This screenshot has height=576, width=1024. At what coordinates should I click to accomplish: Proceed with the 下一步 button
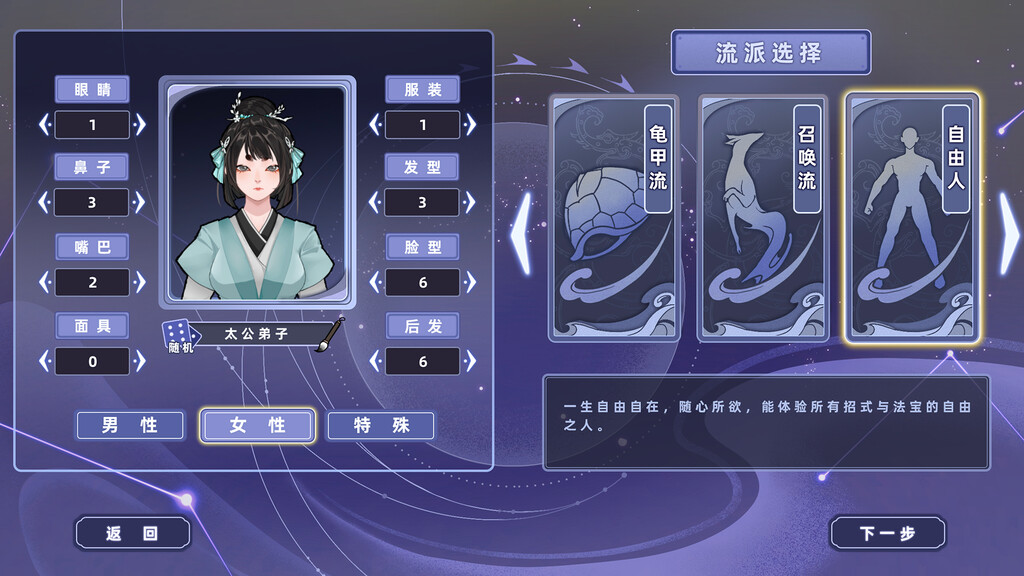(887, 533)
